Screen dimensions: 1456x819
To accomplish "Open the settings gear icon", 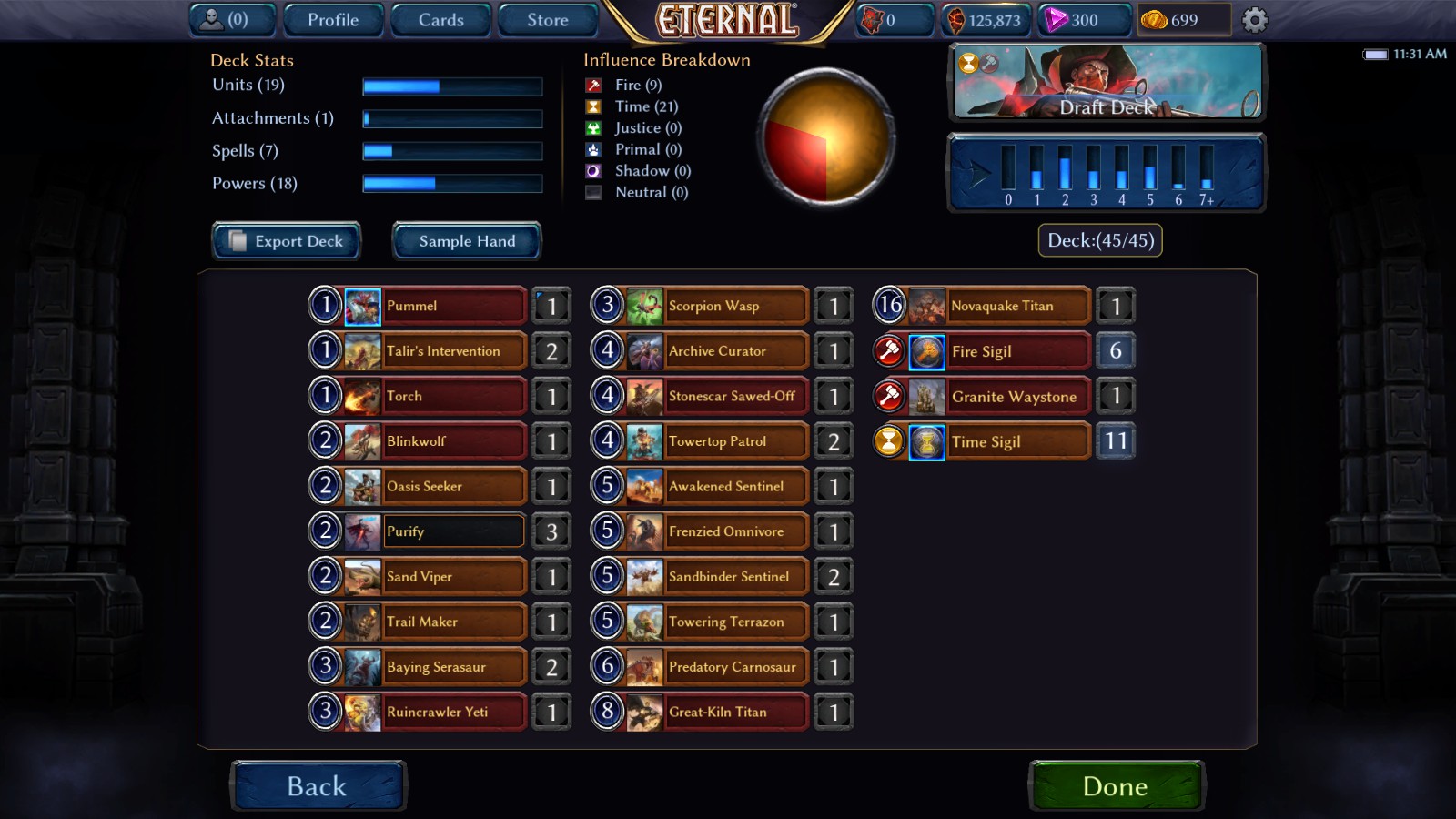I will pyautogui.click(x=1253, y=19).
